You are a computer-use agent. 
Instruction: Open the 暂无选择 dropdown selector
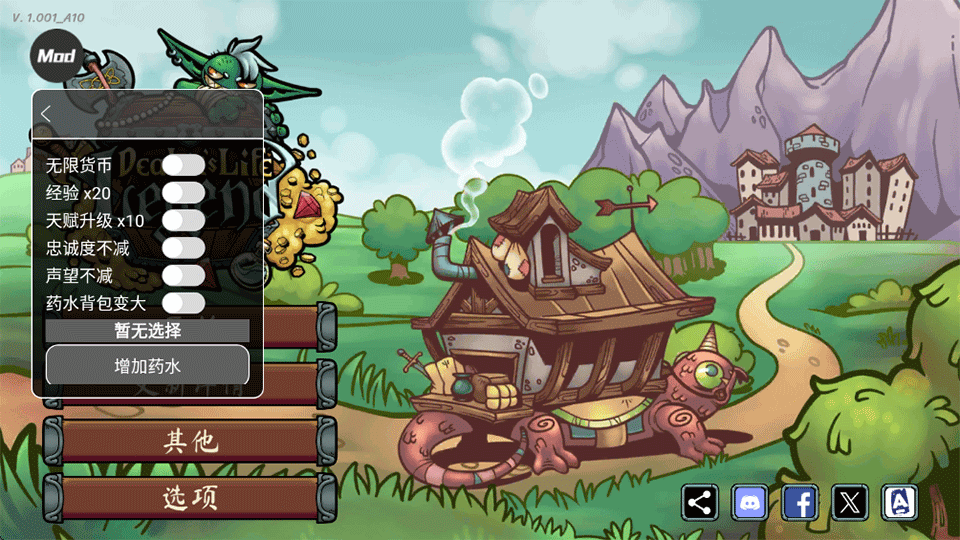click(x=147, y=330)
